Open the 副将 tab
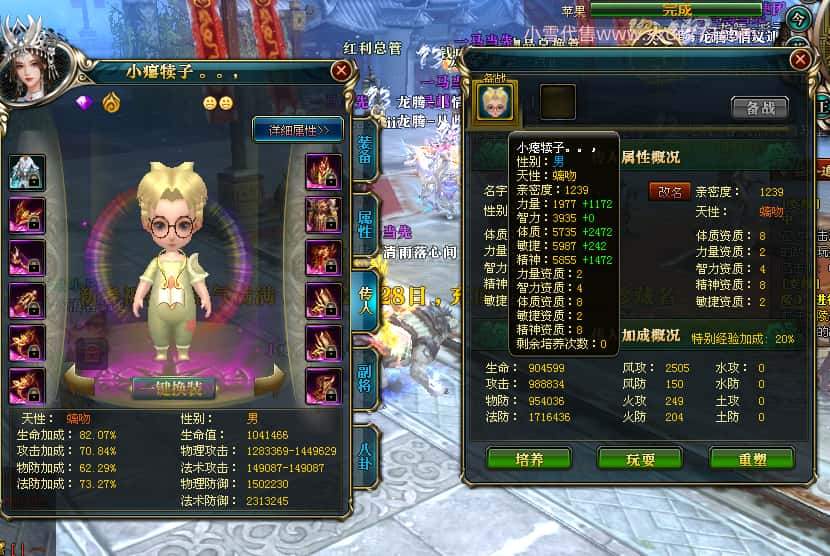Screen dimensions: 830x556 (x=365, y=366)
